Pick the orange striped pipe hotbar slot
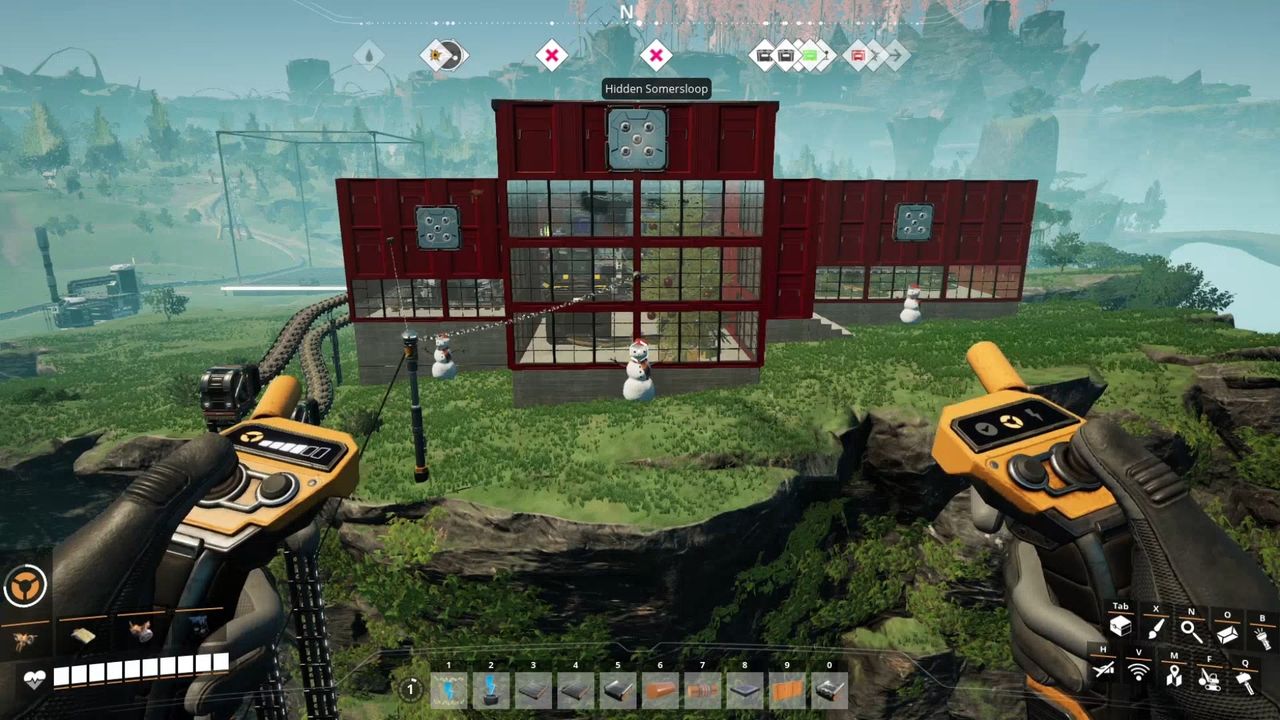1280x720 pixels. point(702,688)
